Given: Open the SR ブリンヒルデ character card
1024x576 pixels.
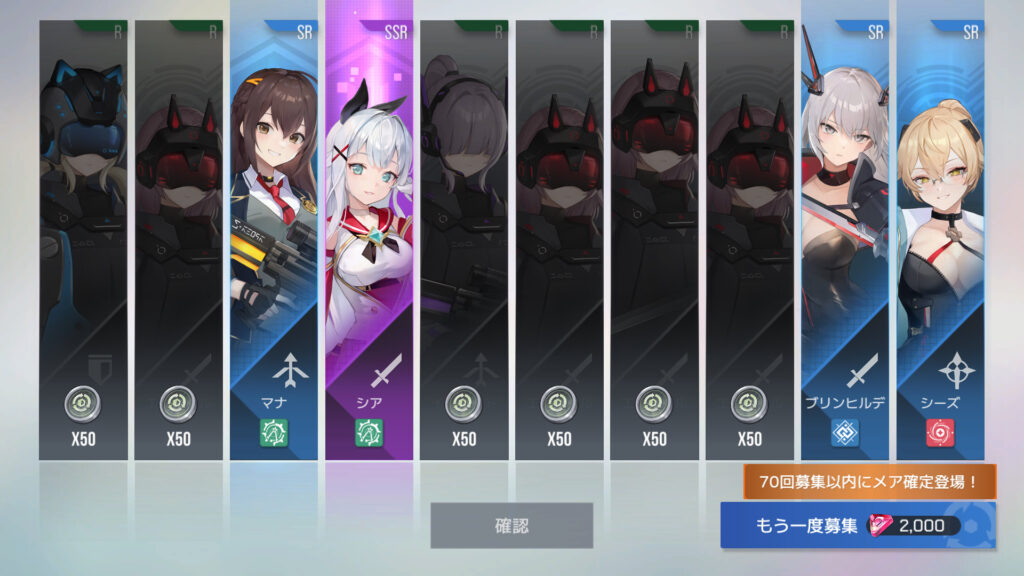Looking at the screenshot, I should (844, 240).
